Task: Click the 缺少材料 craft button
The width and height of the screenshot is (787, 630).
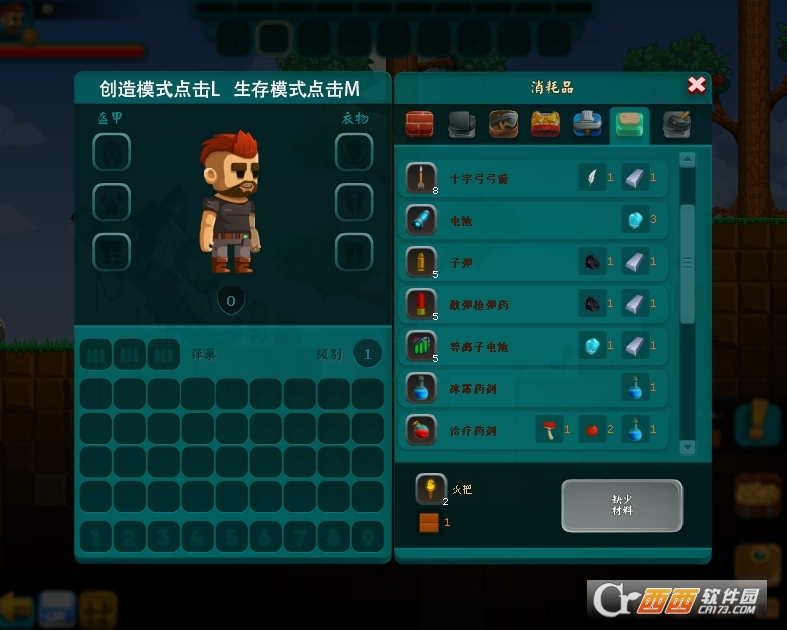Action: click(x=621, y=505)
